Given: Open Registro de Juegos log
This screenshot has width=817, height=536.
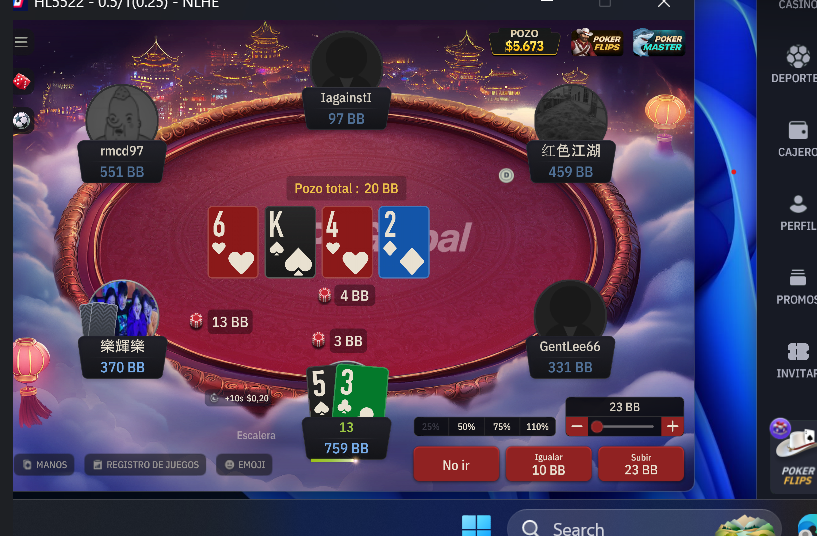Looking at the screenshot, I should (x=146, y=464).
